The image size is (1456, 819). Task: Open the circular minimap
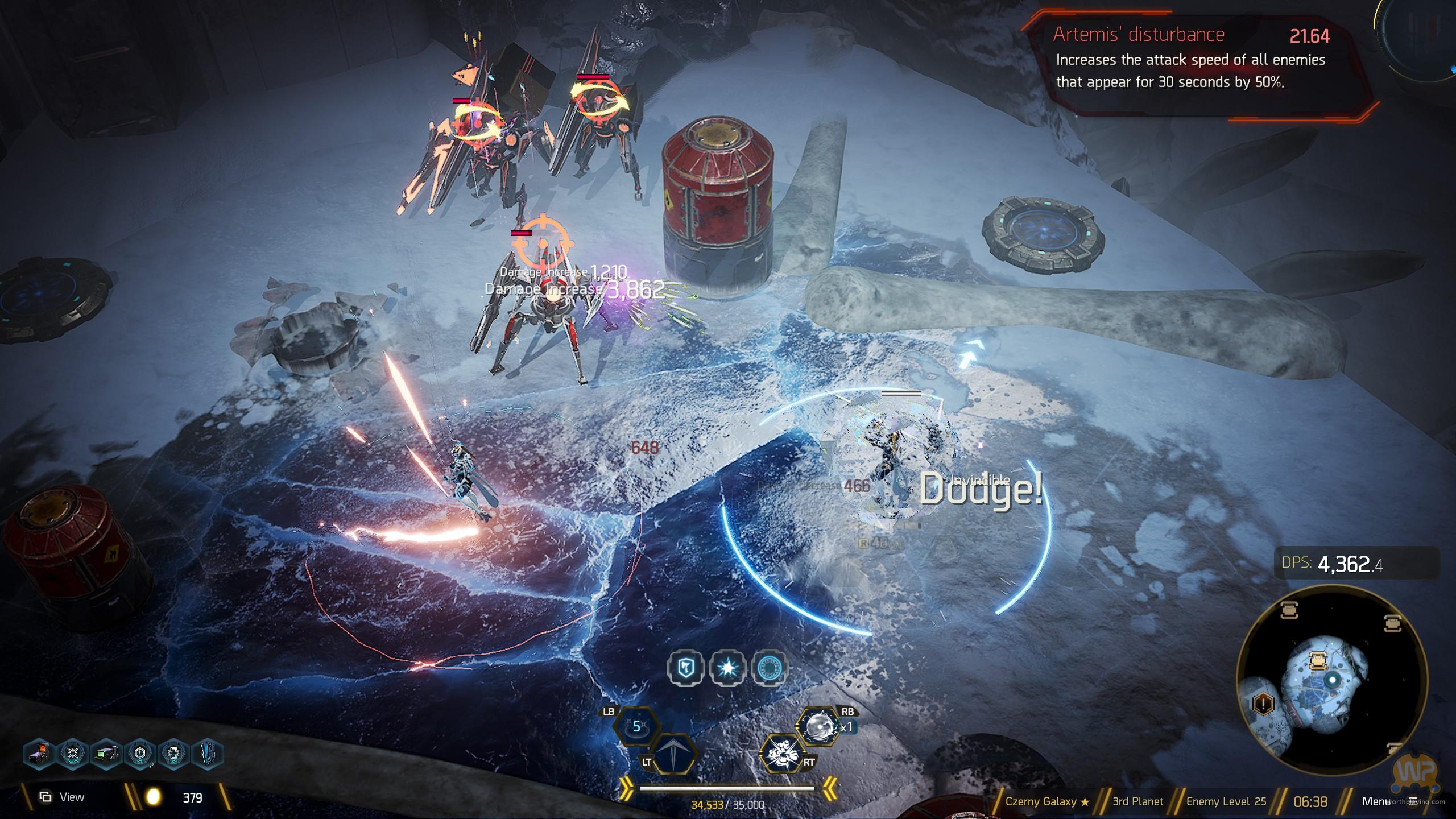click(x=1331, y=680)
